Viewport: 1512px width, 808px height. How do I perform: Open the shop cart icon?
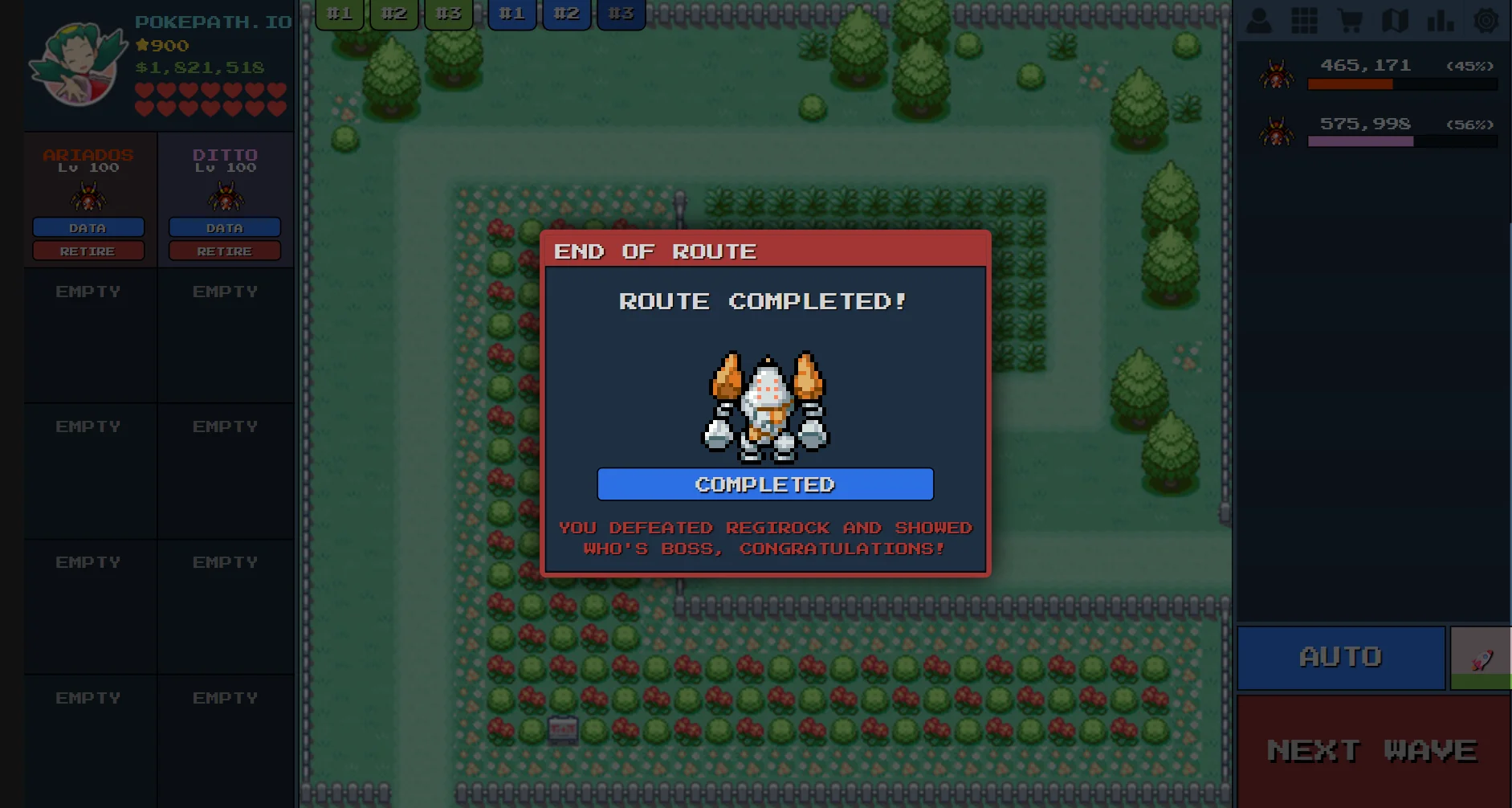(1350, 20)
